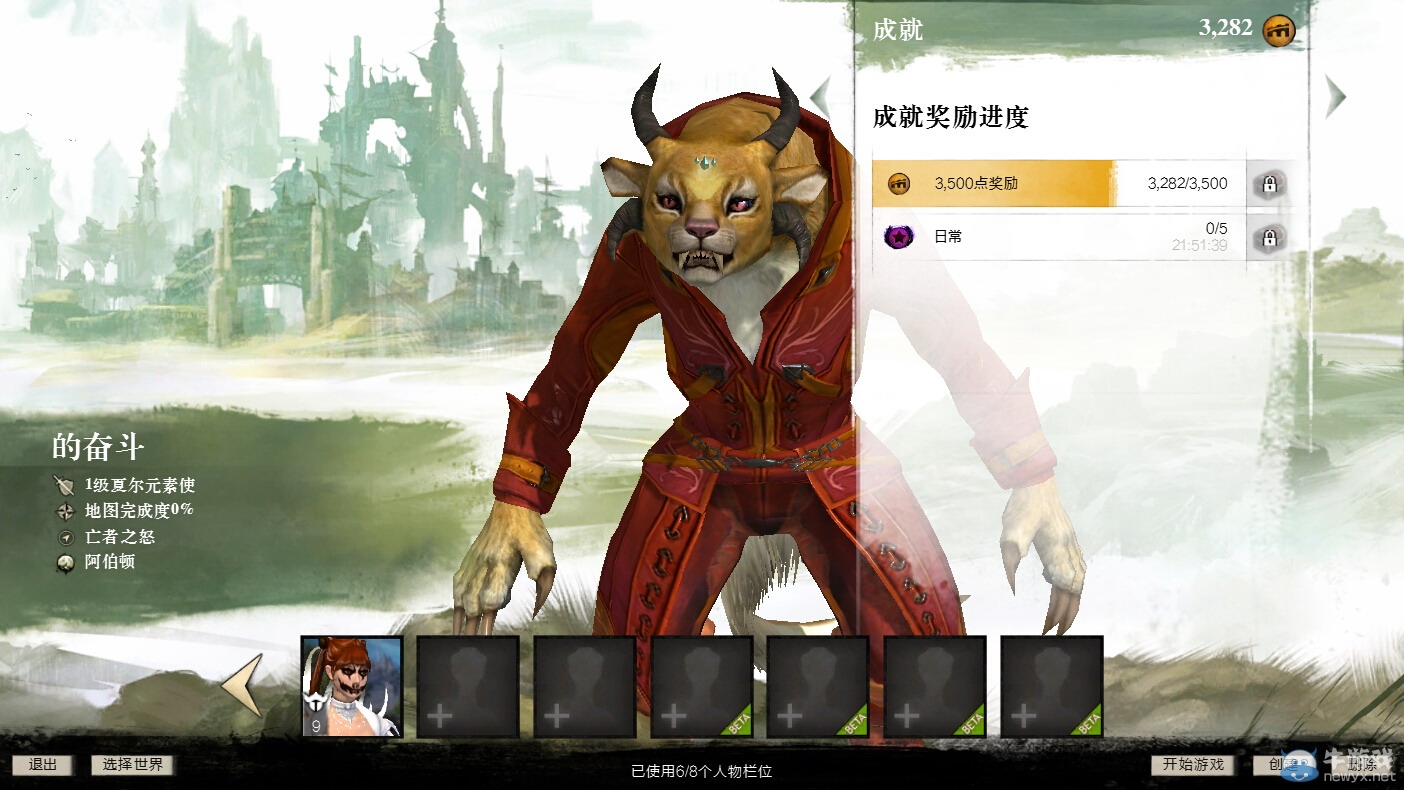This screenshot has width=1404, height=790.
Task: Click the 删除 (Delete) character button
Action: click(x=1362, y=765)
